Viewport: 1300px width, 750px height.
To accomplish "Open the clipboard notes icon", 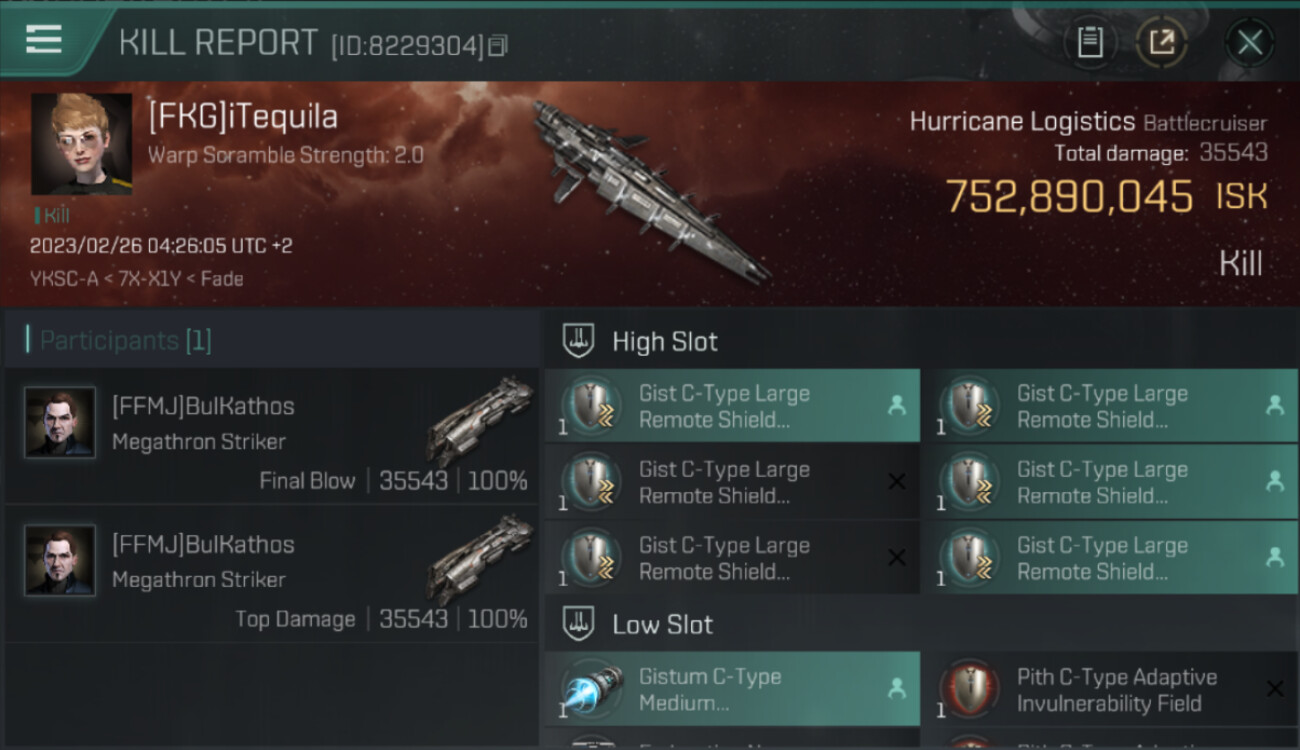I will pos(1090,42).
